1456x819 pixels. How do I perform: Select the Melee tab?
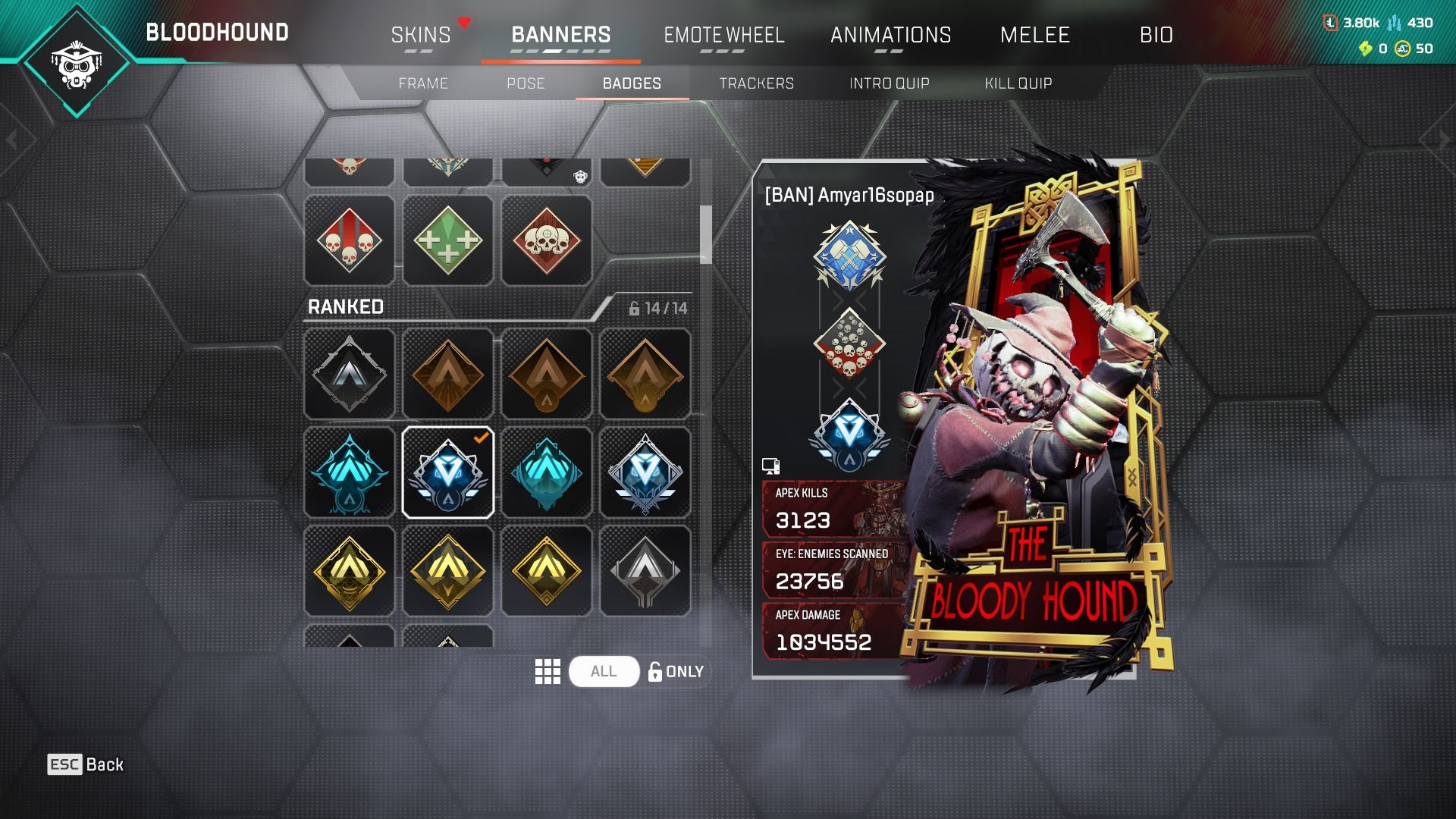click(1034, 35)
